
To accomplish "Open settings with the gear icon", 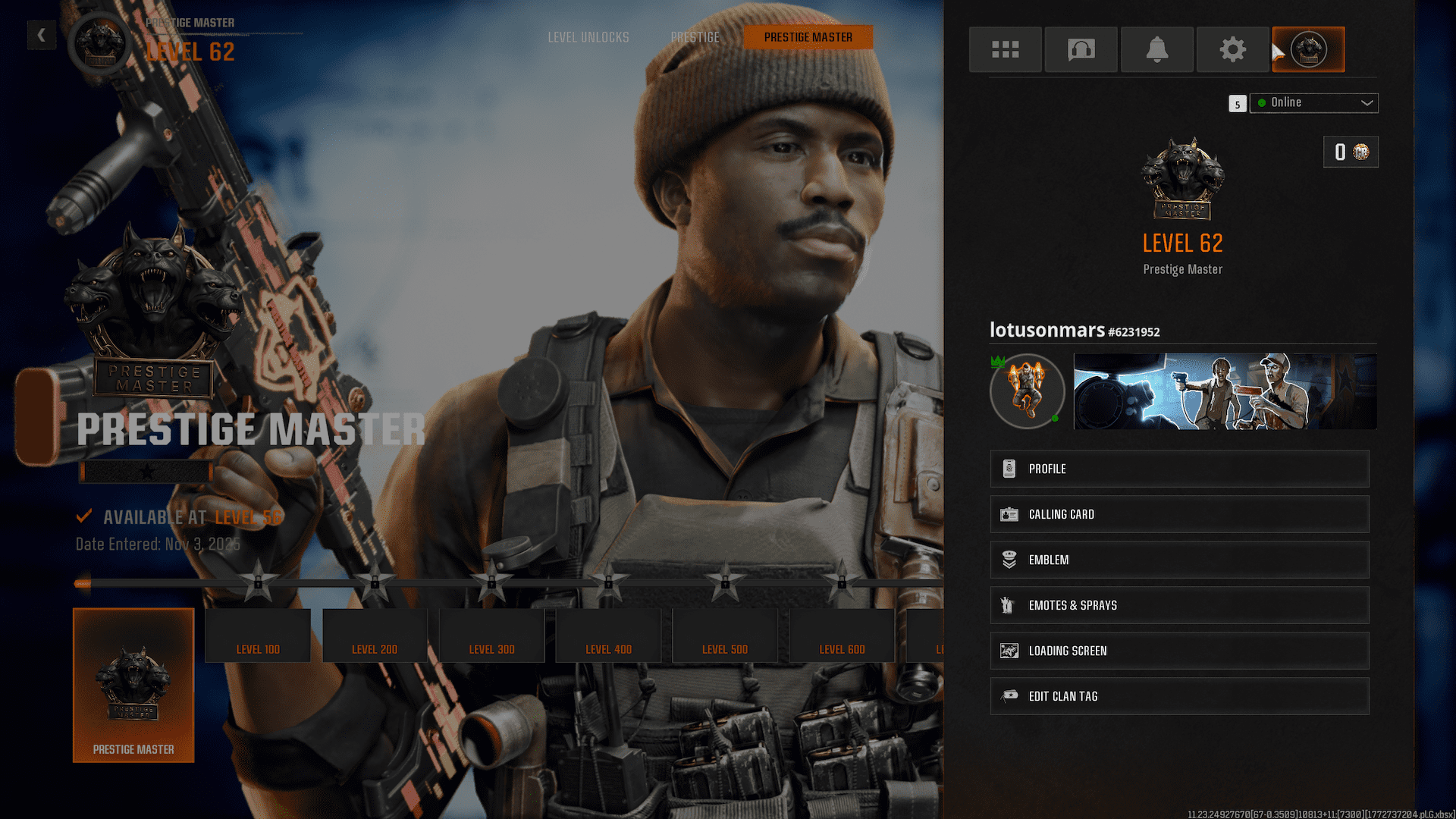I will pos(1232,49).
